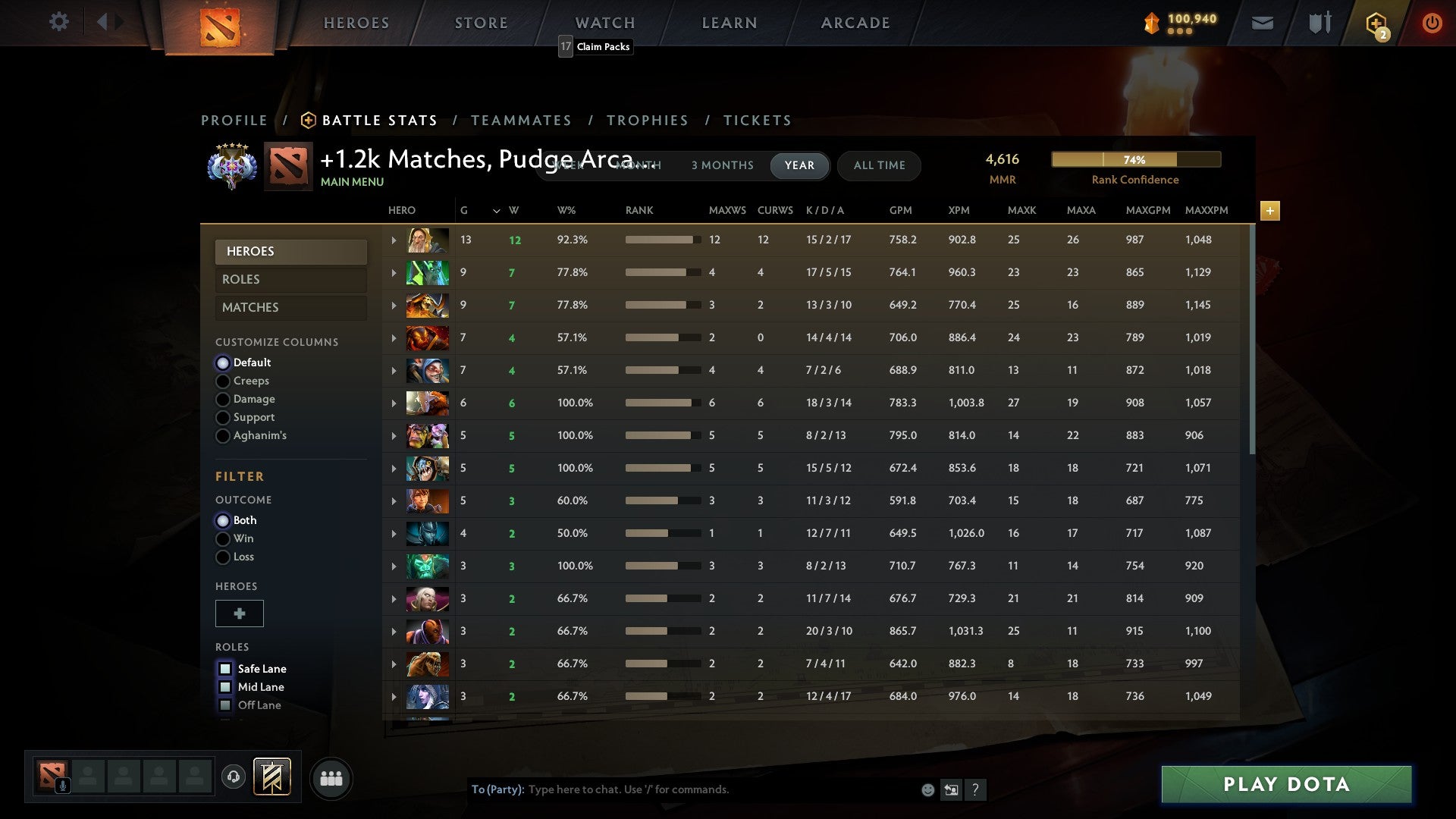Open the settings gear icon
Screen dimensions: 1456x819
point(59,22)
